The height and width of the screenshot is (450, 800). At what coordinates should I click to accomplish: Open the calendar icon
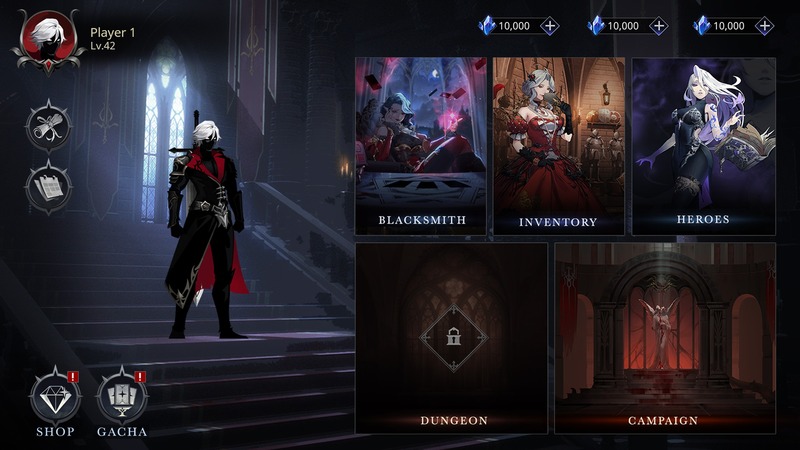[48, 187]
